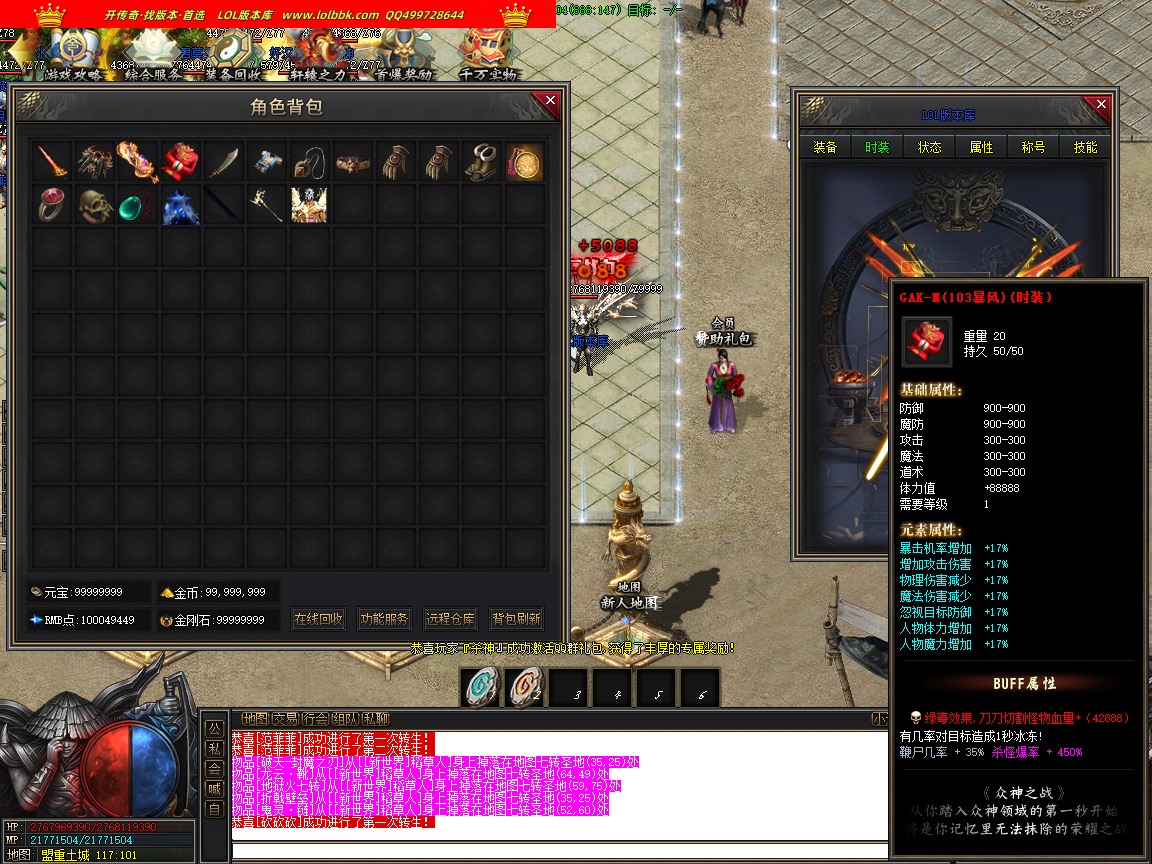Switch to the 时装 costume tab
This screenshot has width=1152, height=864.
coord(877,147)
